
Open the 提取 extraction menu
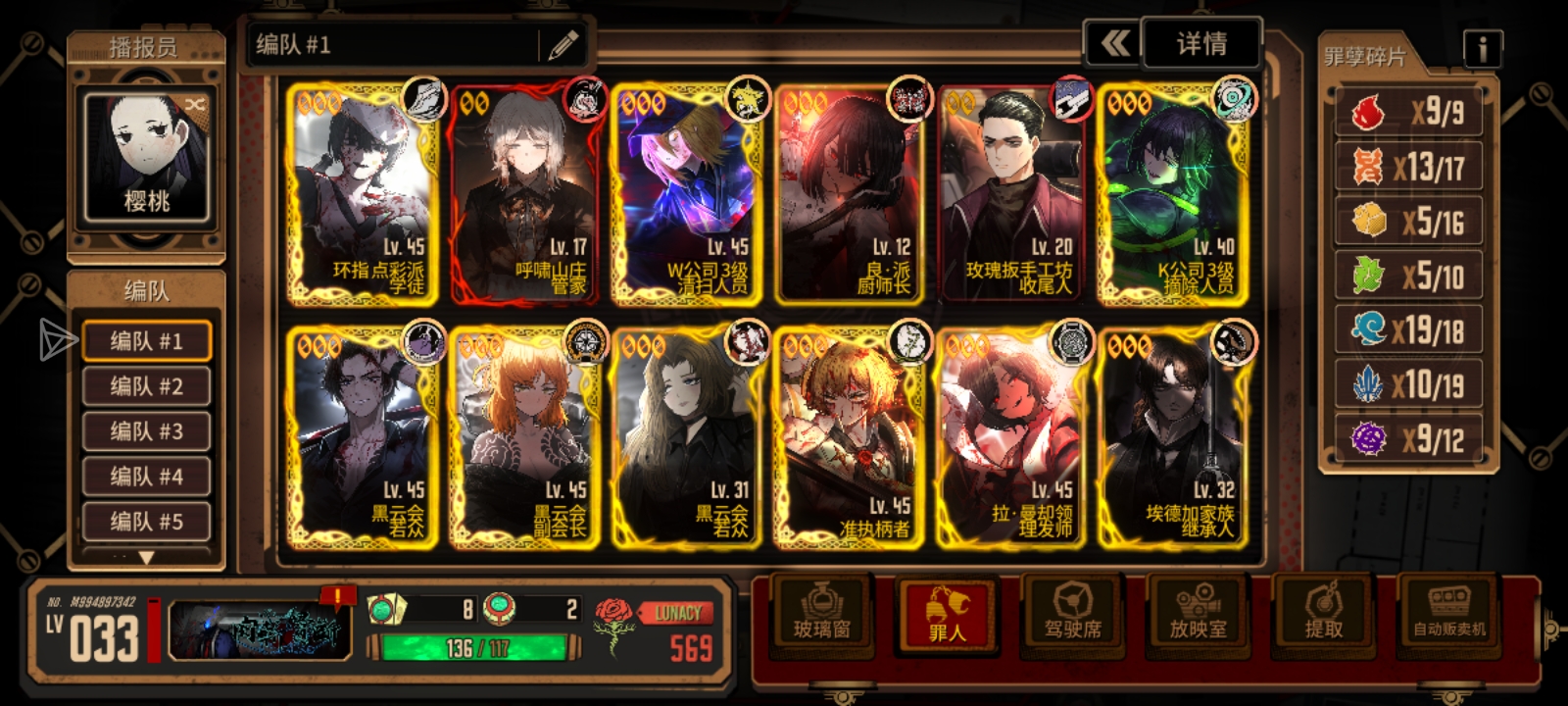[x=1323, y=616]
